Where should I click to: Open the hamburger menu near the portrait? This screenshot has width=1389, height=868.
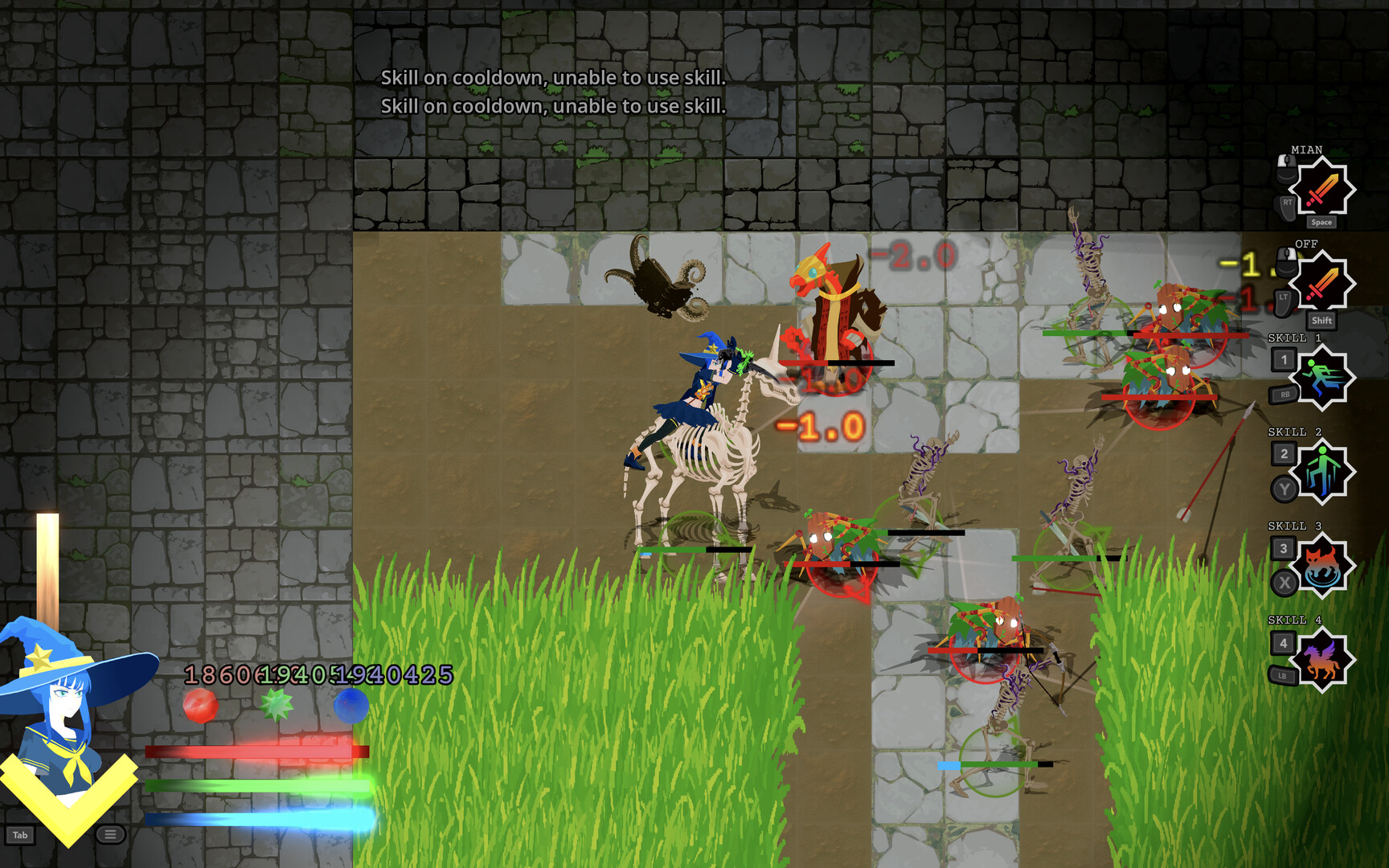point(109,836)
